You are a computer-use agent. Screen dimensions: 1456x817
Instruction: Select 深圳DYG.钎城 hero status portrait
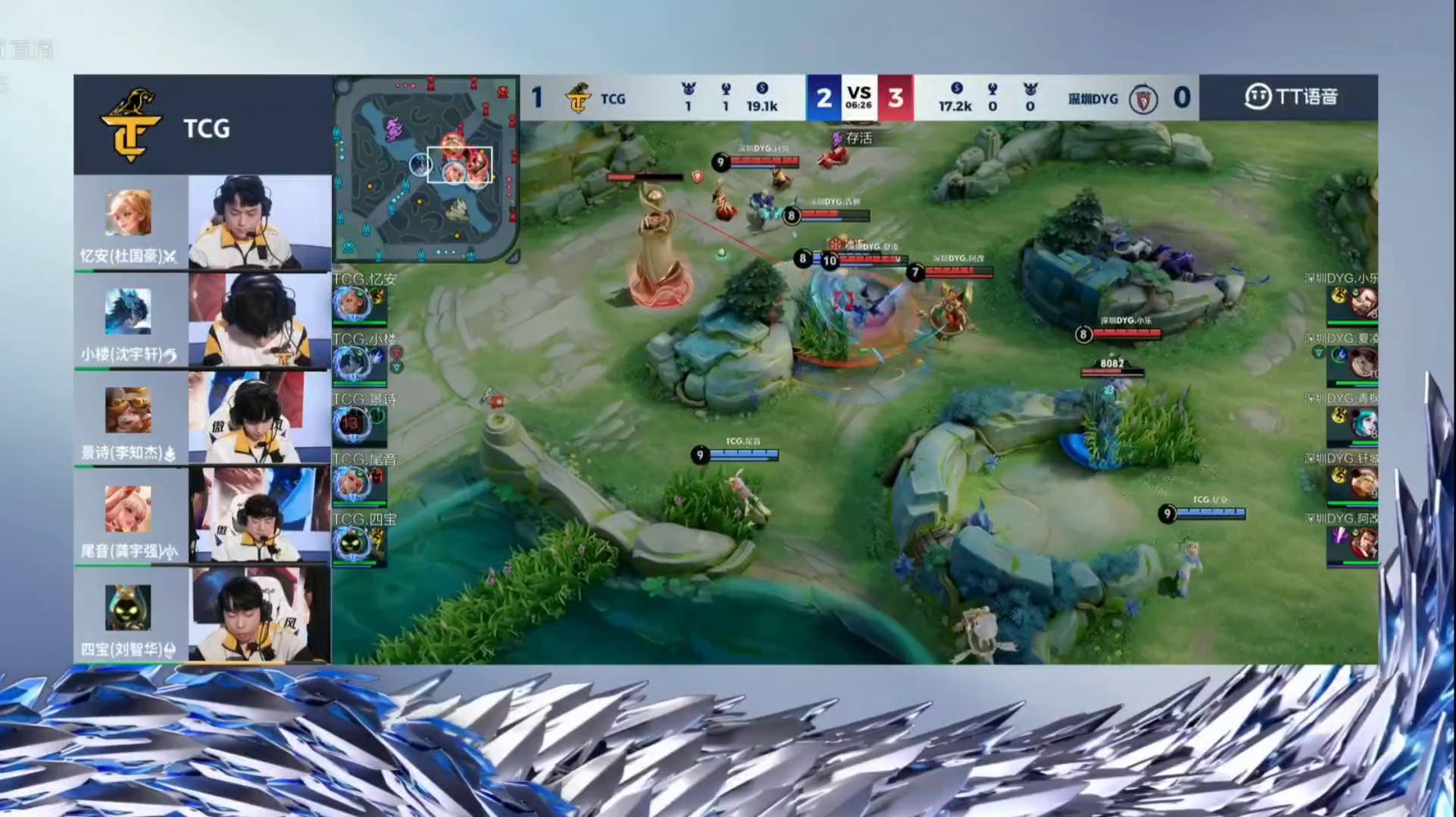[1363, 483]
